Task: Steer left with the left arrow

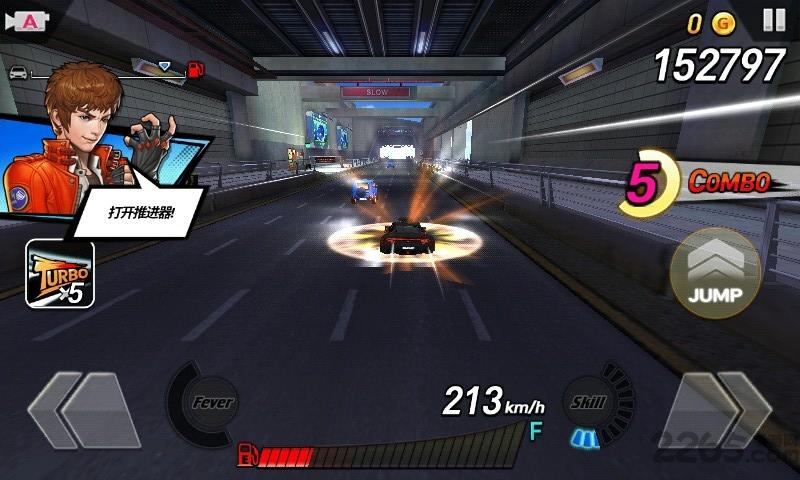Action: point(83,409)
